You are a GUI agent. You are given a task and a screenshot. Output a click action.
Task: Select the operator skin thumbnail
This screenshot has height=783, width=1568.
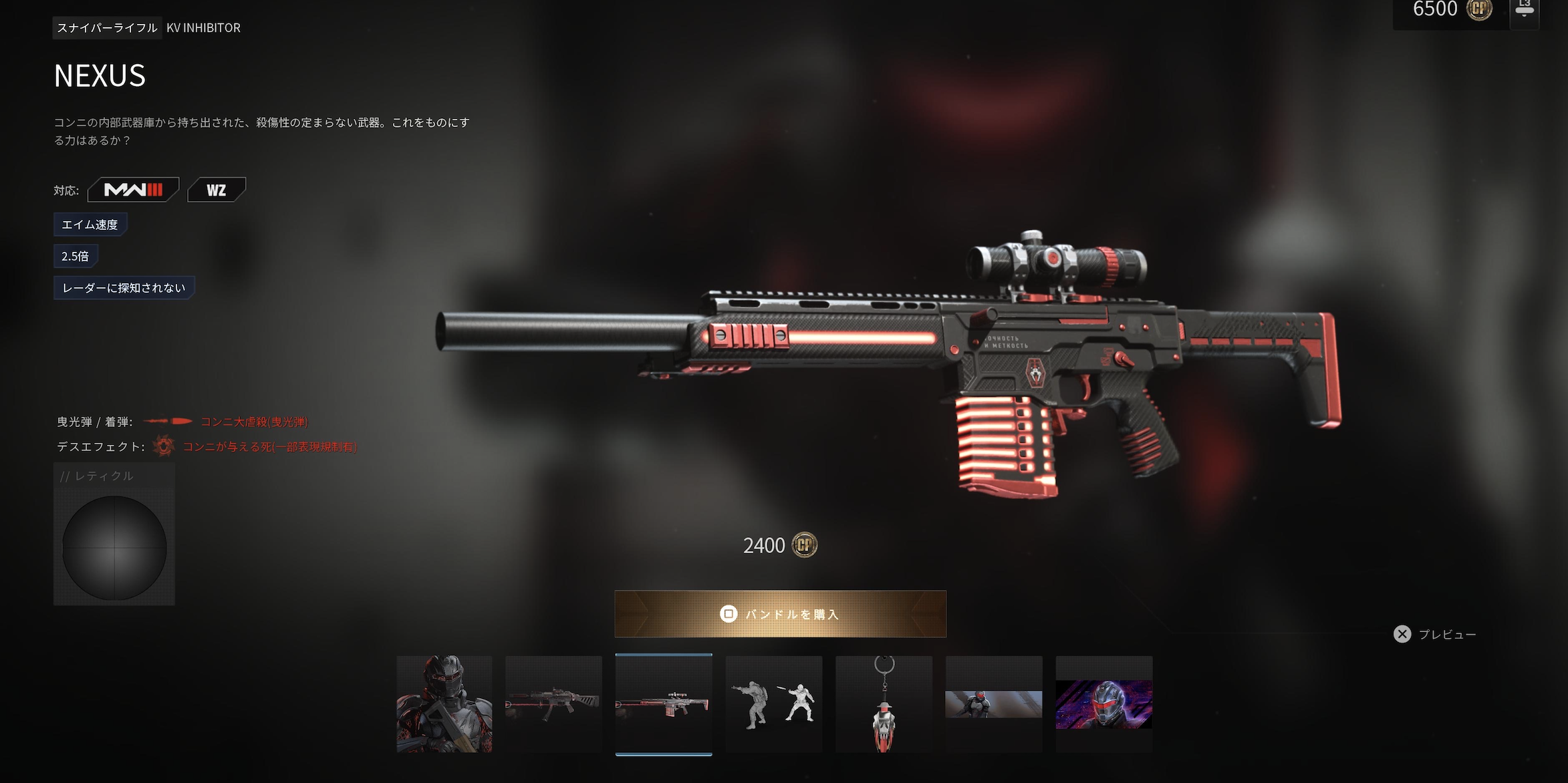(x=444, y=704)
